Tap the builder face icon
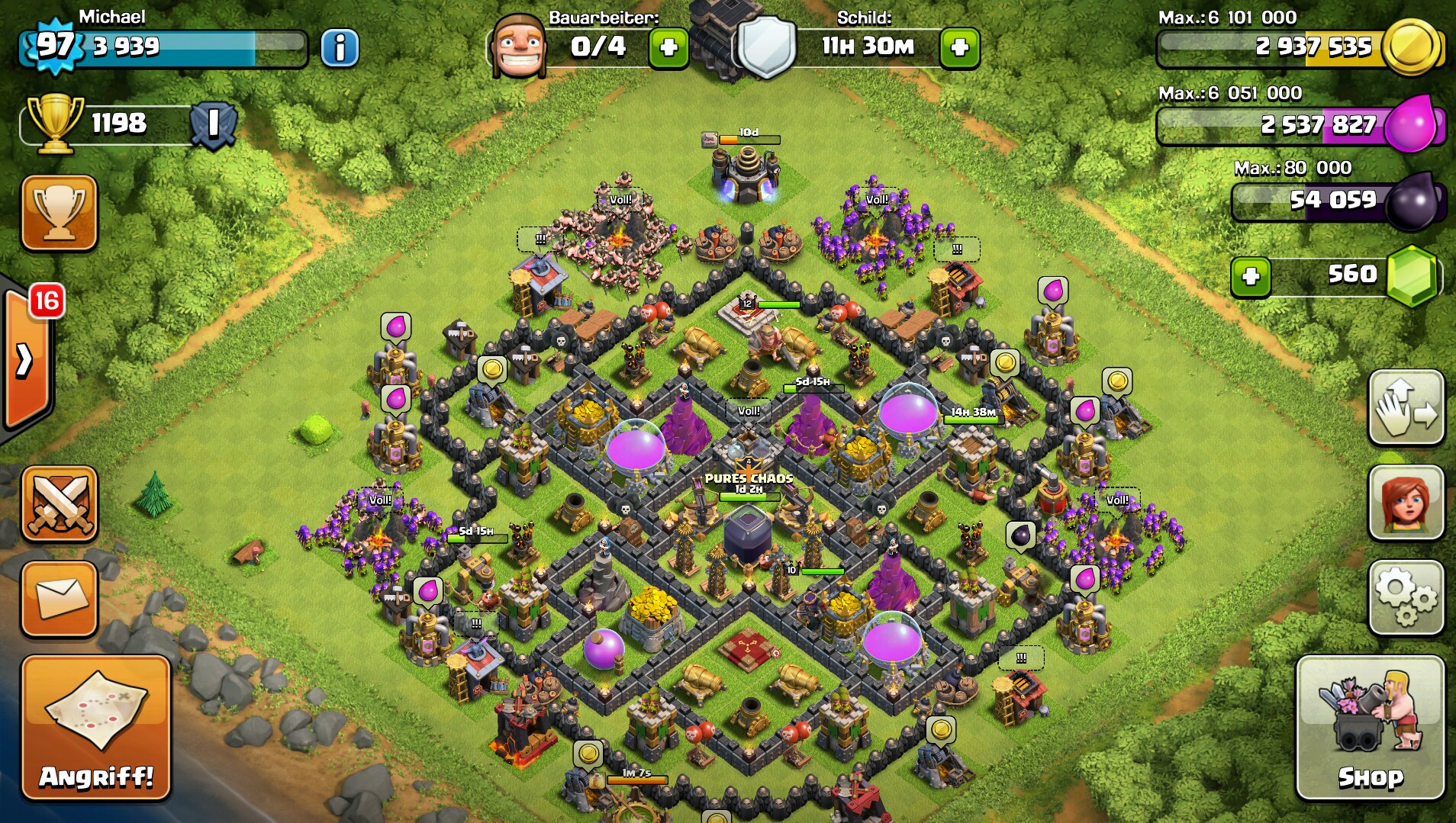 [x=519, y=47]
